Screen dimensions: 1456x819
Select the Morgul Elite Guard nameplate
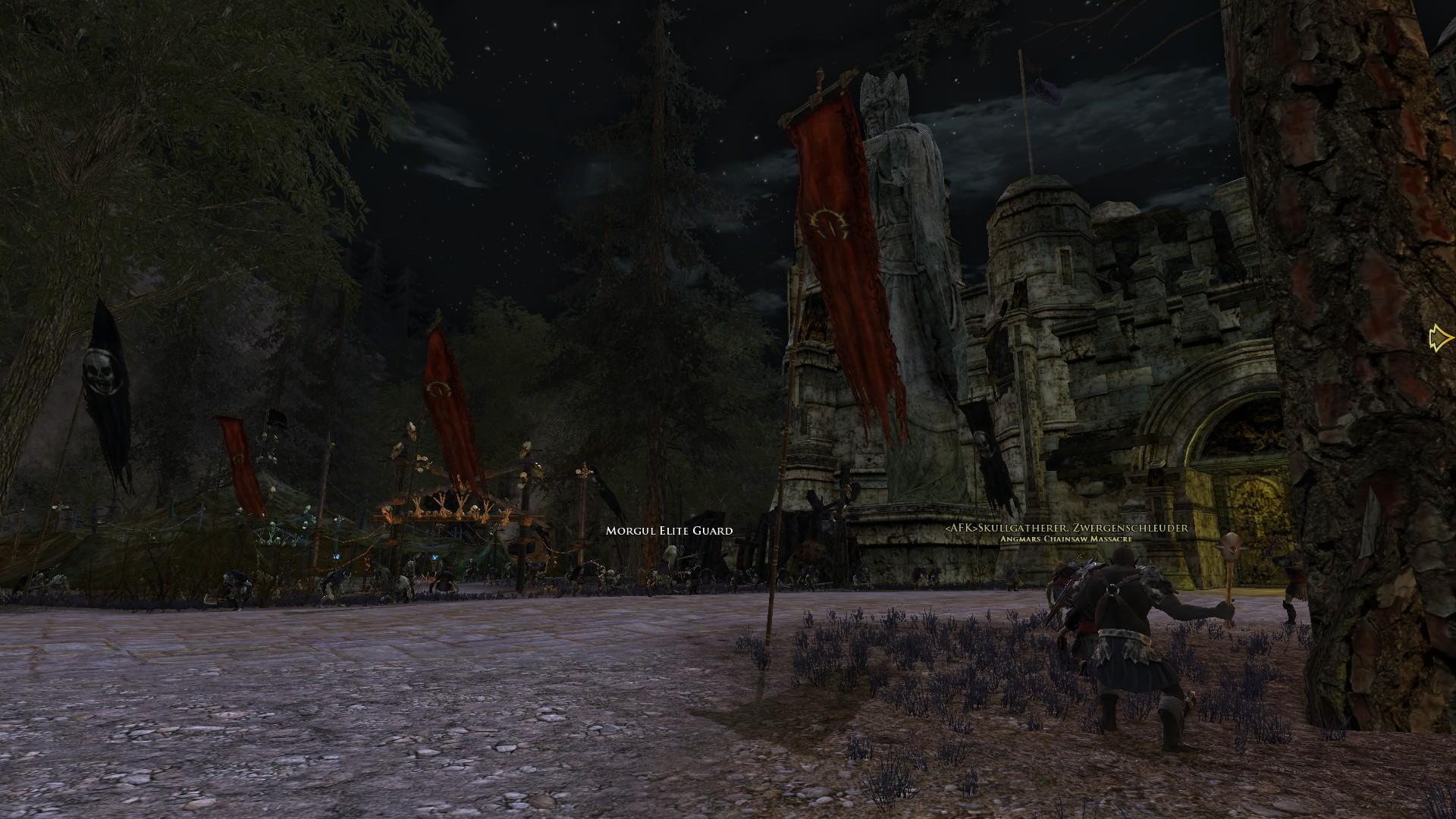pyautogui.click(x=669, y=531)
